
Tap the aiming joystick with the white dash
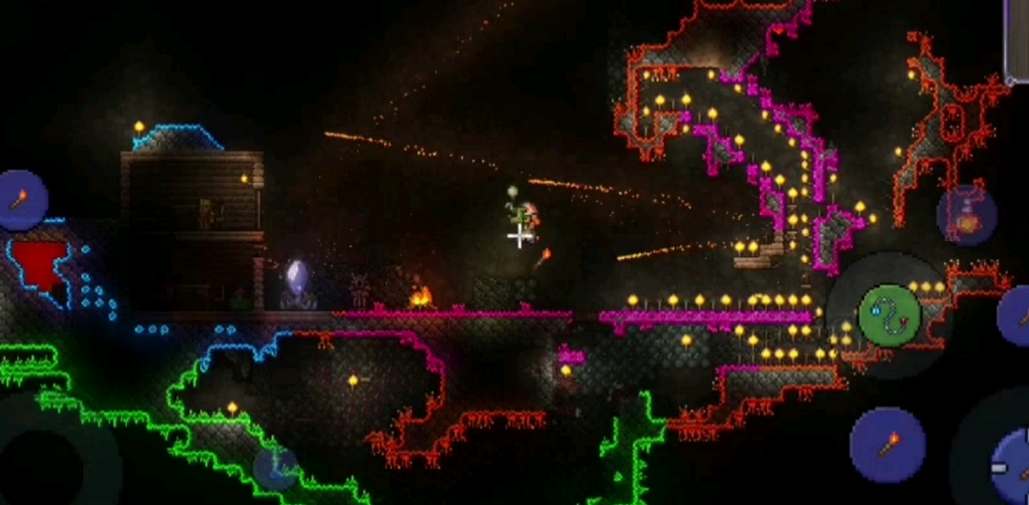[x=1008, y=466]
